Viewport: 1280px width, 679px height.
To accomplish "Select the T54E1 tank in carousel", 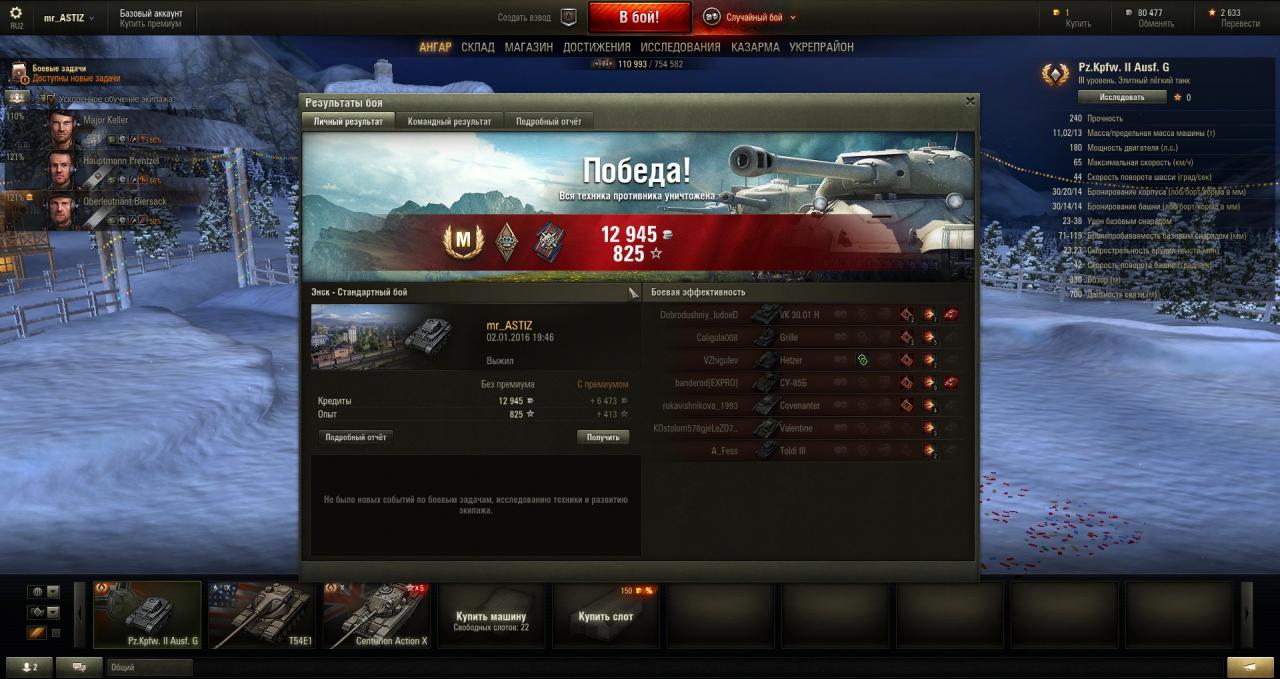I will [x=262, y=615].
